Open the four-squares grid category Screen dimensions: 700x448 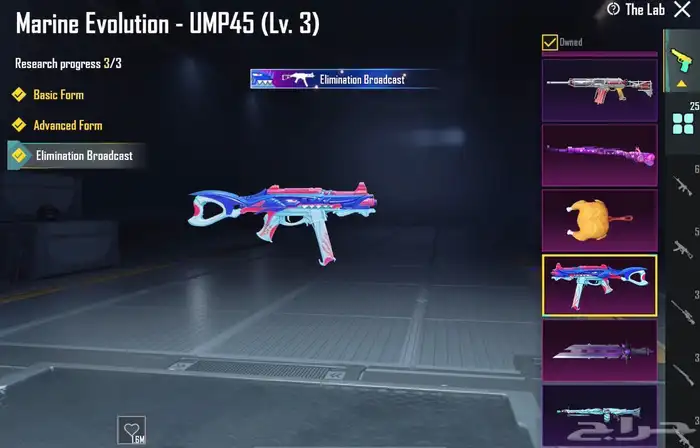point(685,123)
